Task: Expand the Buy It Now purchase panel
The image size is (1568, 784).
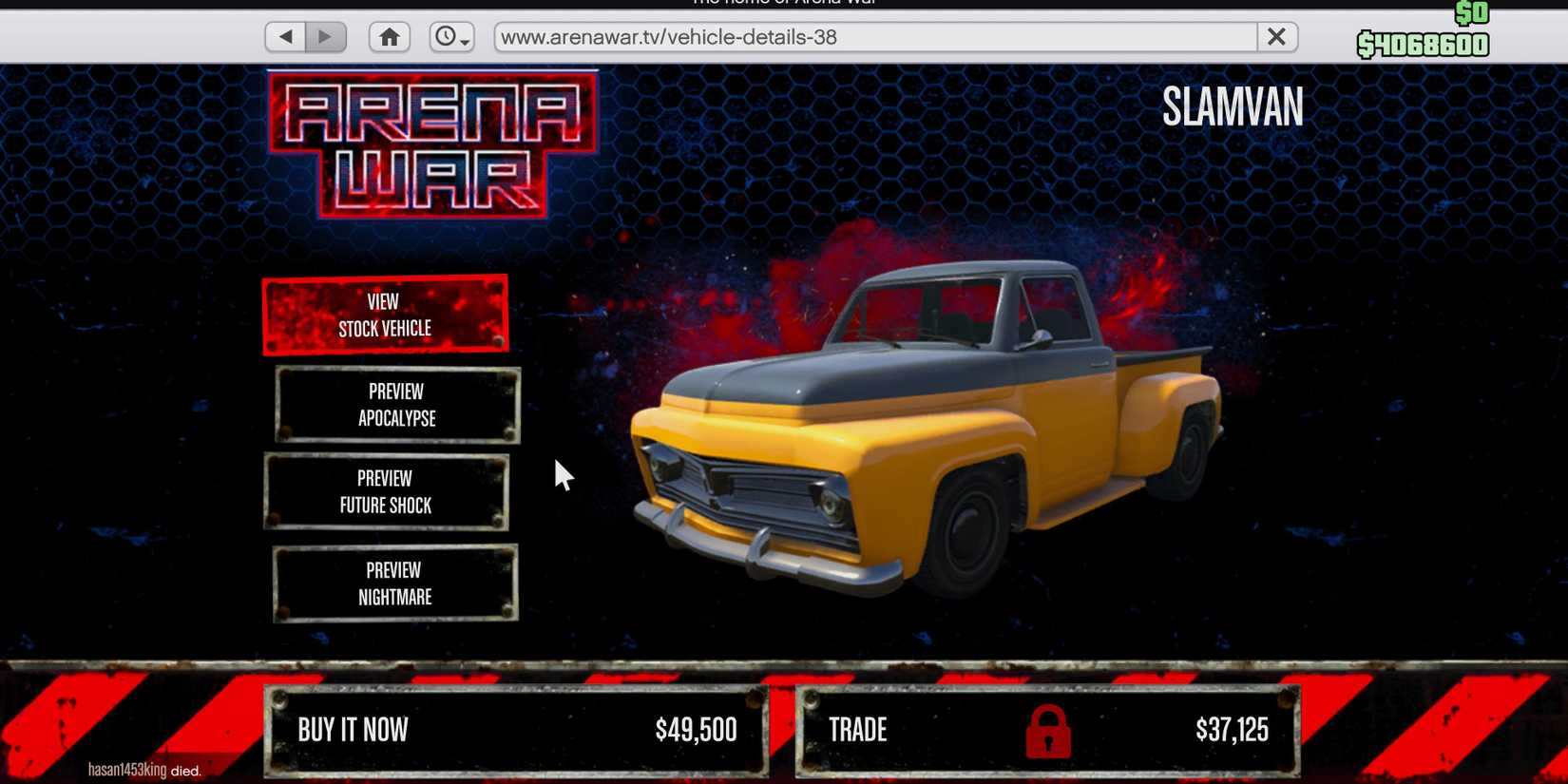Action: pyautogui.click(x=518, y=730)
